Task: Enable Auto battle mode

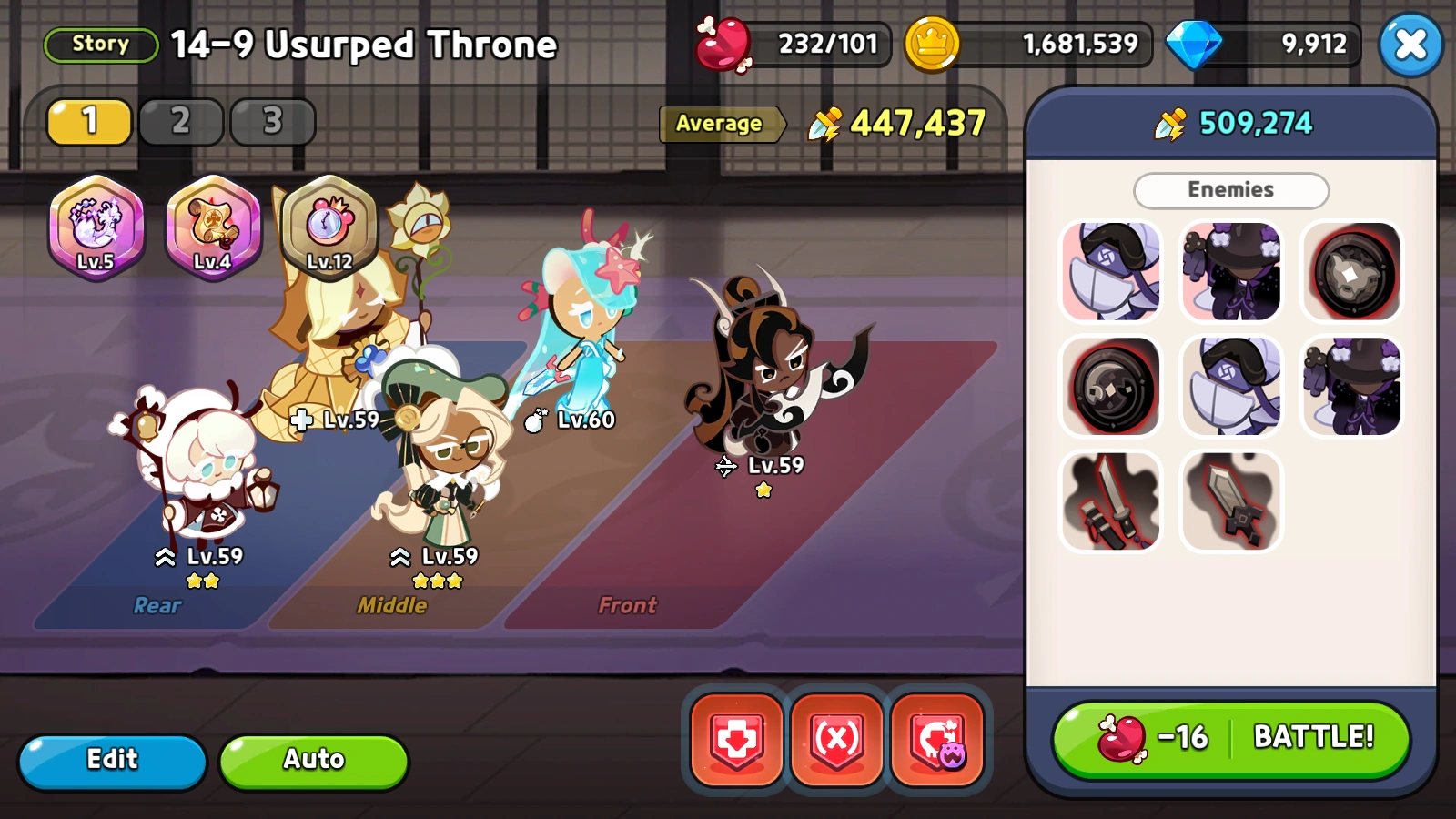Action: point(313,760)
